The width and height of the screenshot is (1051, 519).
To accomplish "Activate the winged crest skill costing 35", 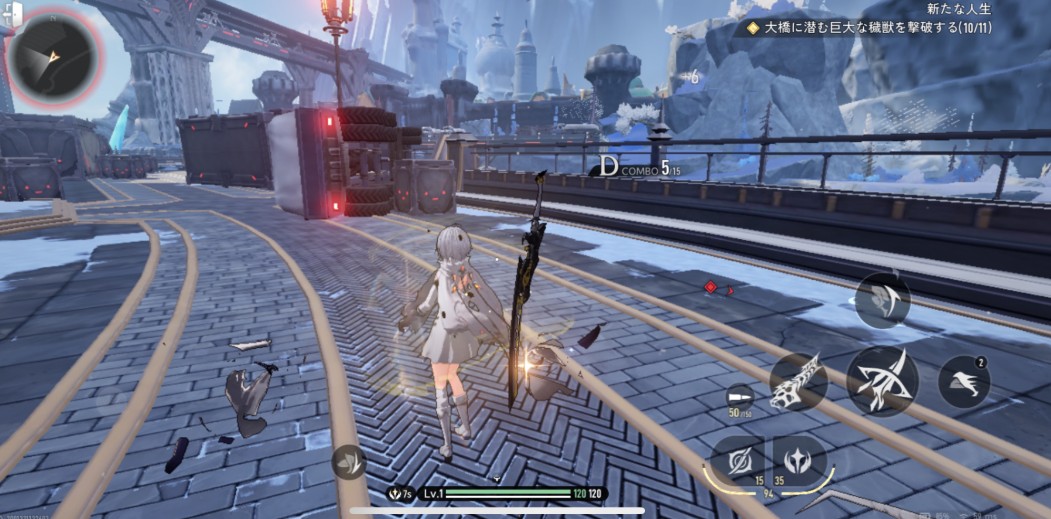I will [800, 460].
